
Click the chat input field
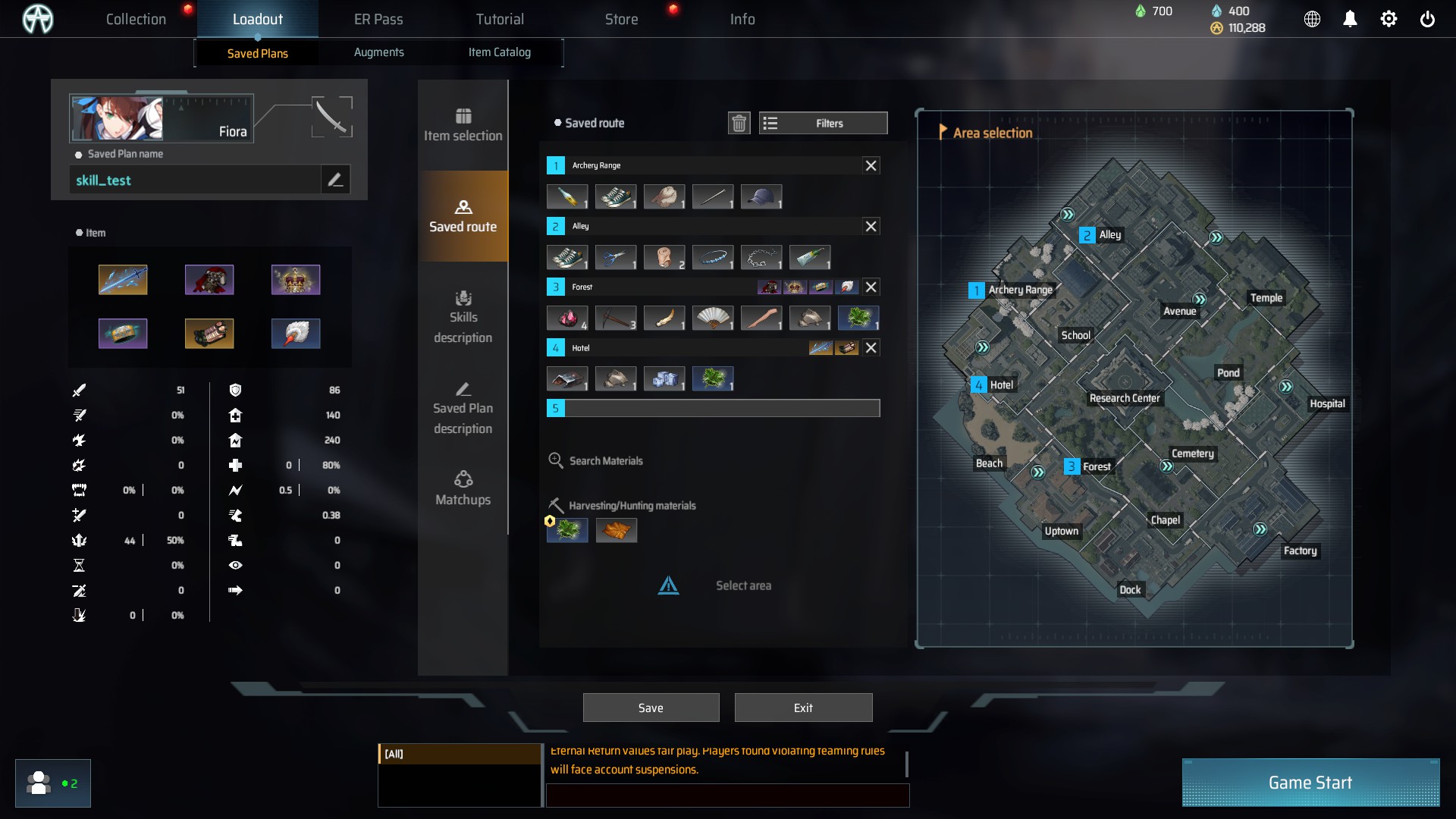click(x=726, y=795)
